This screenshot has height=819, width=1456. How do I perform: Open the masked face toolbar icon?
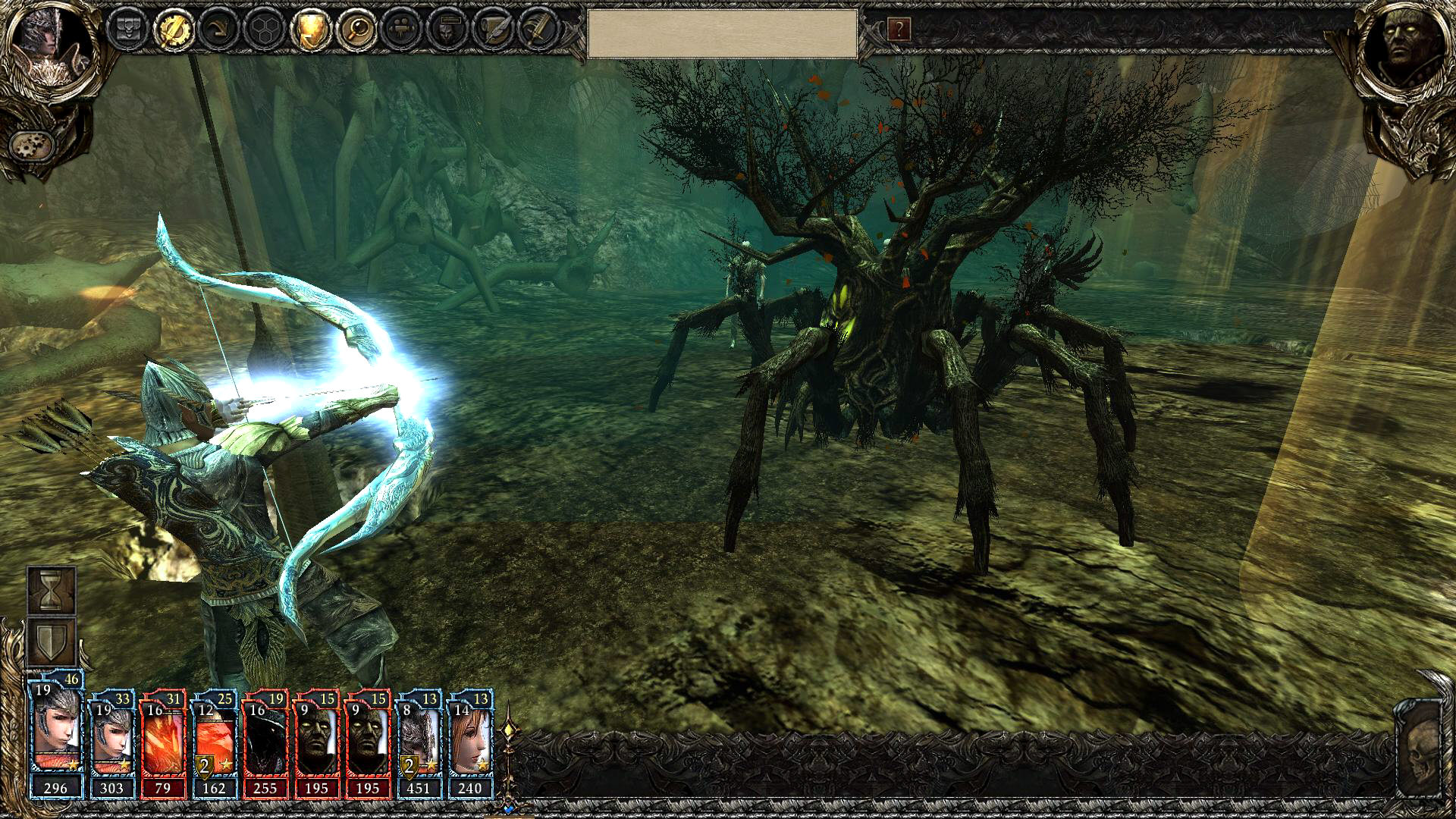coord(447,30)
